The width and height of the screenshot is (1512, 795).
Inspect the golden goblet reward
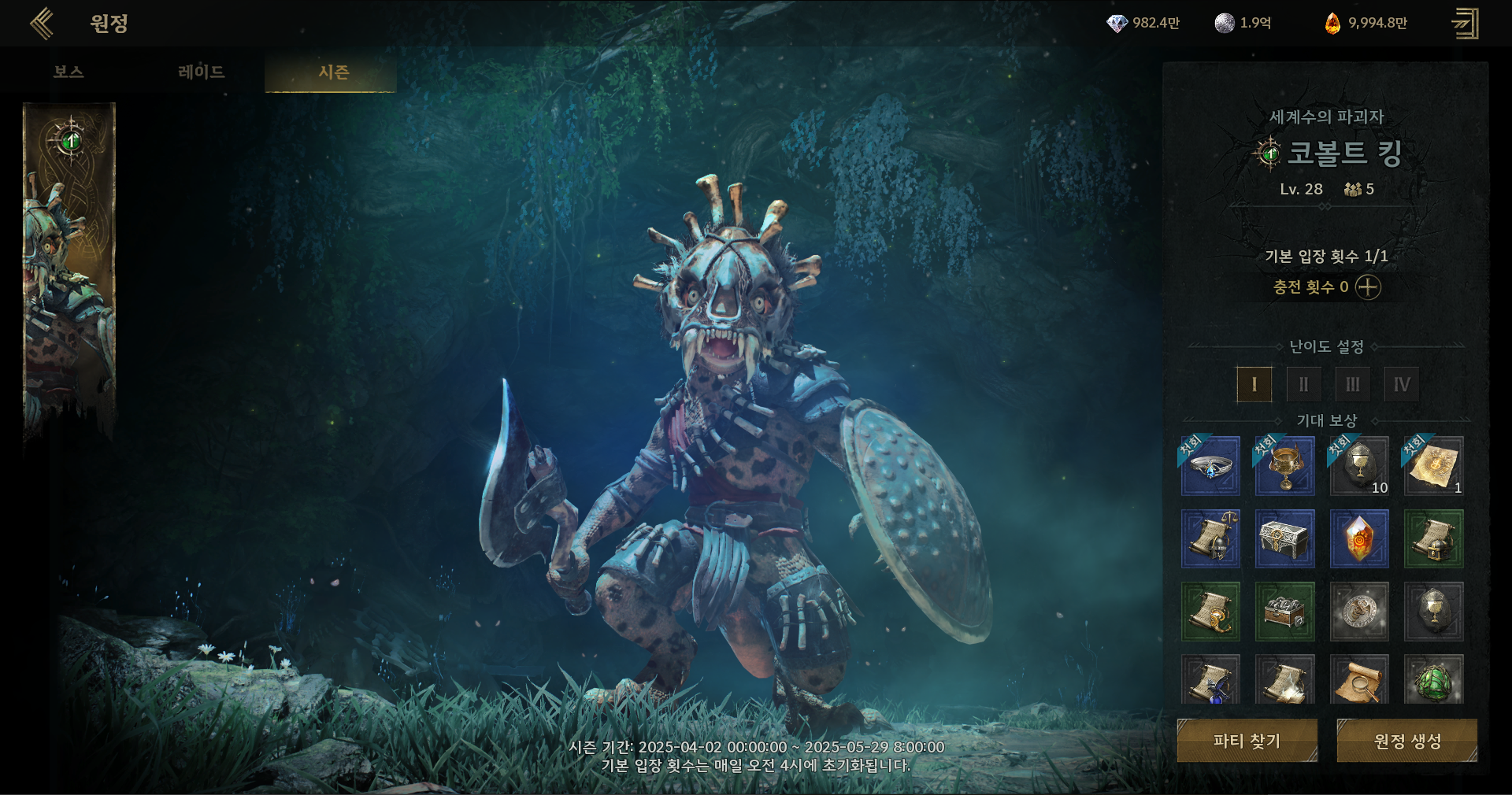pos(1284,466)
